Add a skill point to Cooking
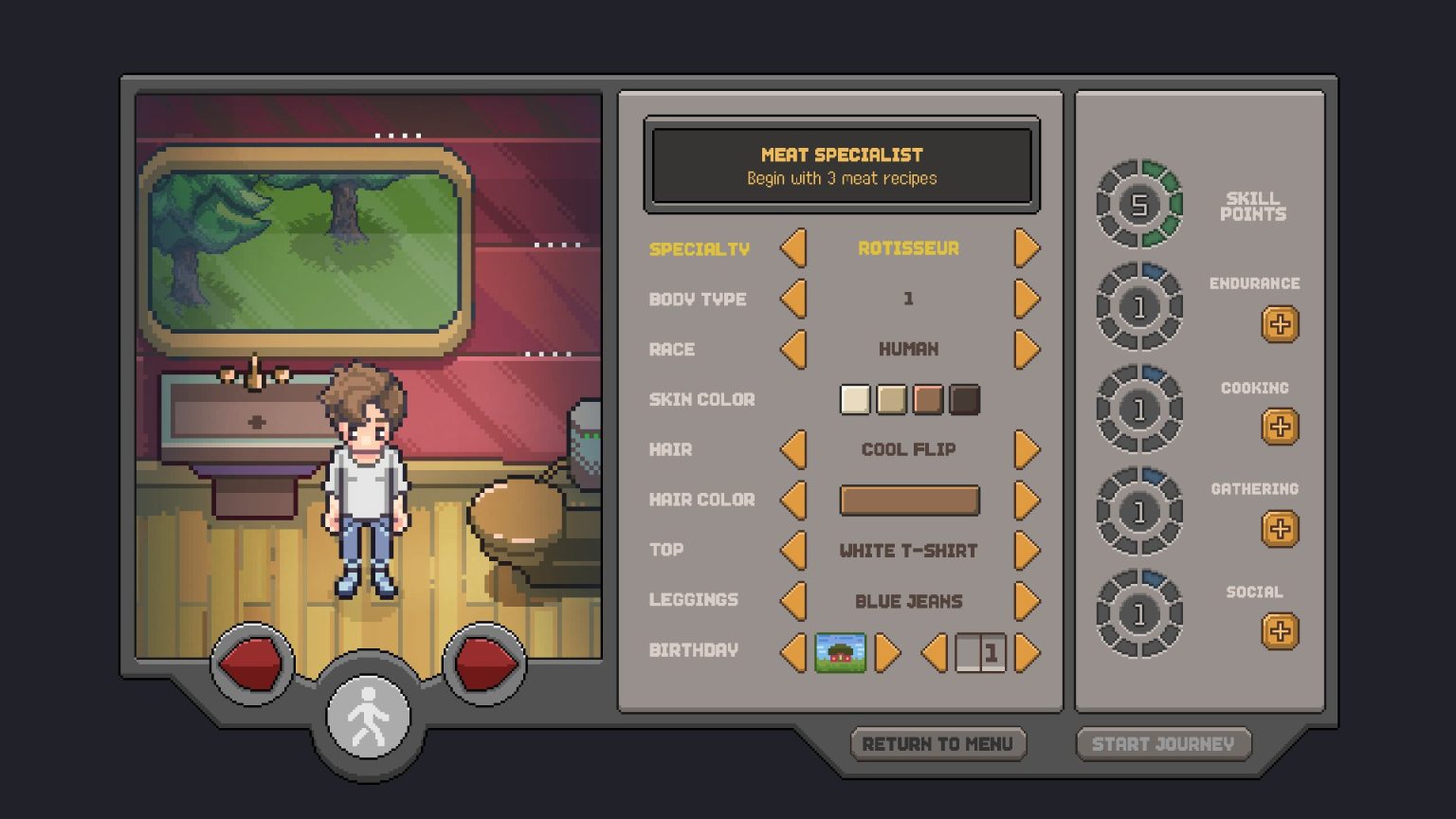 pos(1280,427)
